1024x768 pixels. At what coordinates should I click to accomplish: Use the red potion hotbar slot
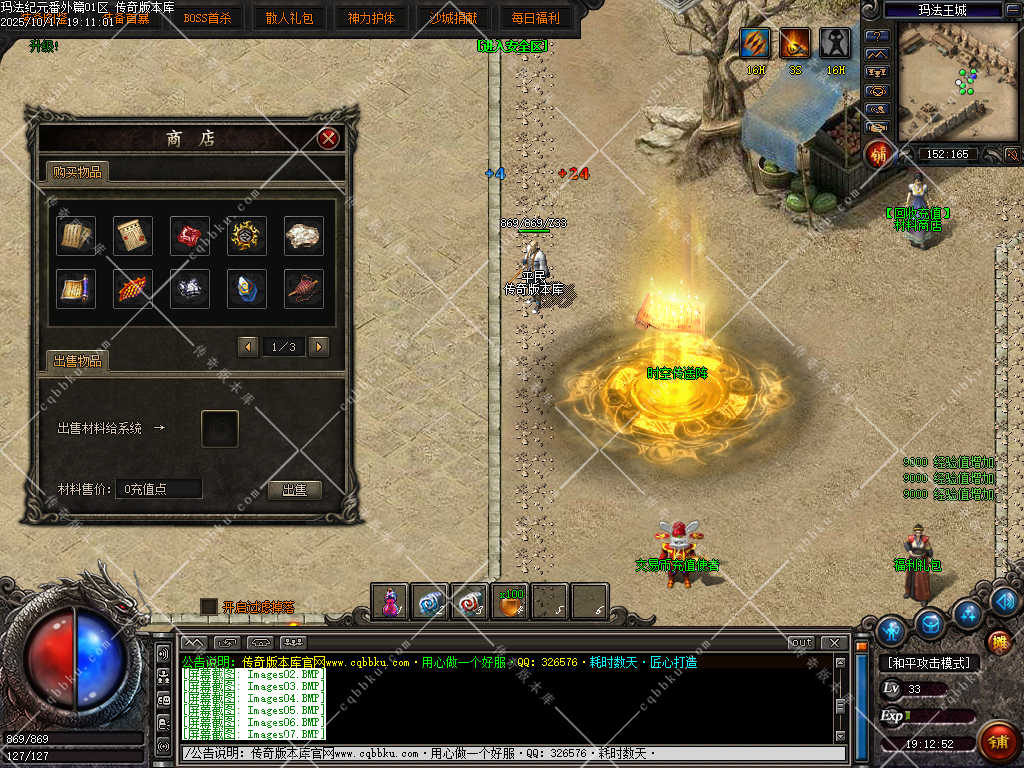pyautogui.click(x=390, y=601)
